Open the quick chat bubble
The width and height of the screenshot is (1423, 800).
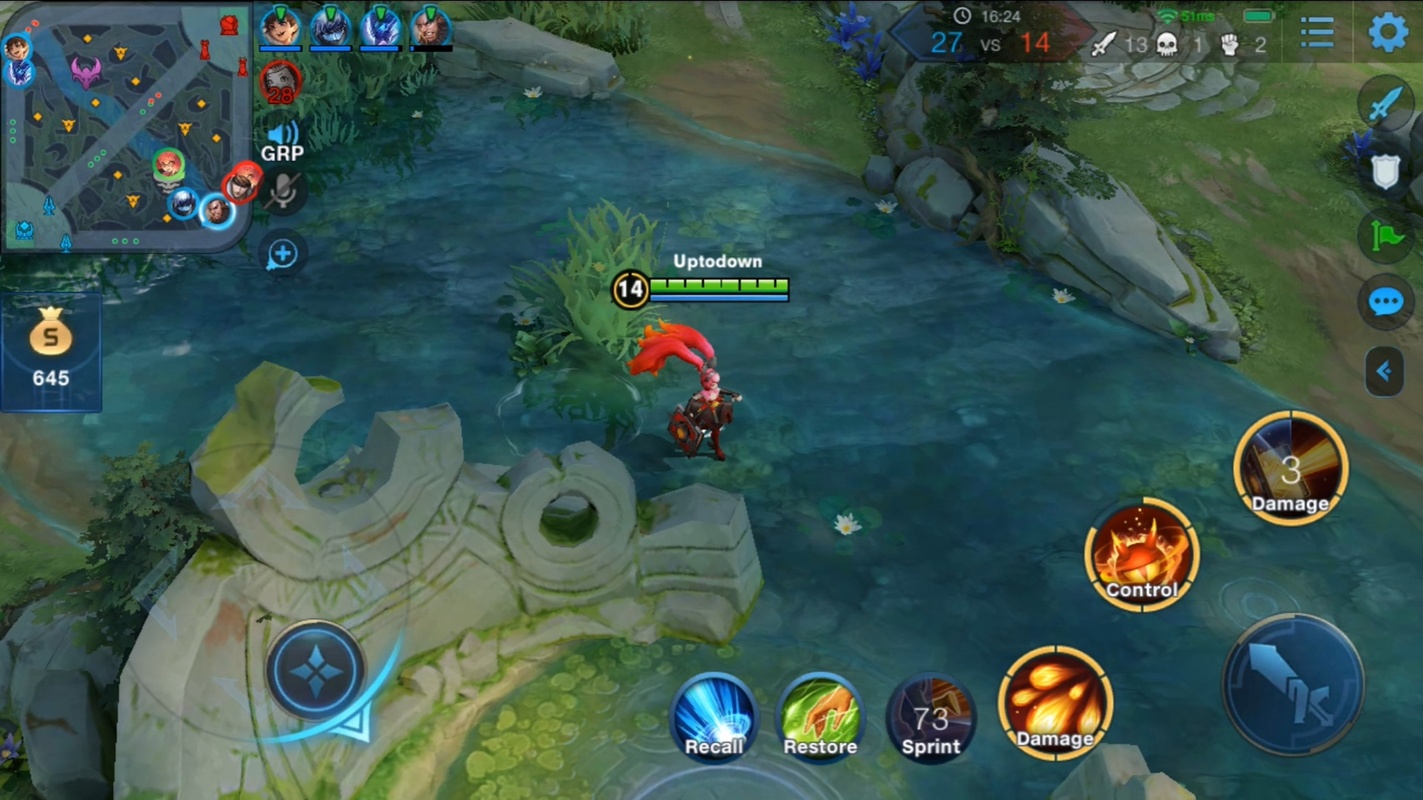tap(1386, 301)
